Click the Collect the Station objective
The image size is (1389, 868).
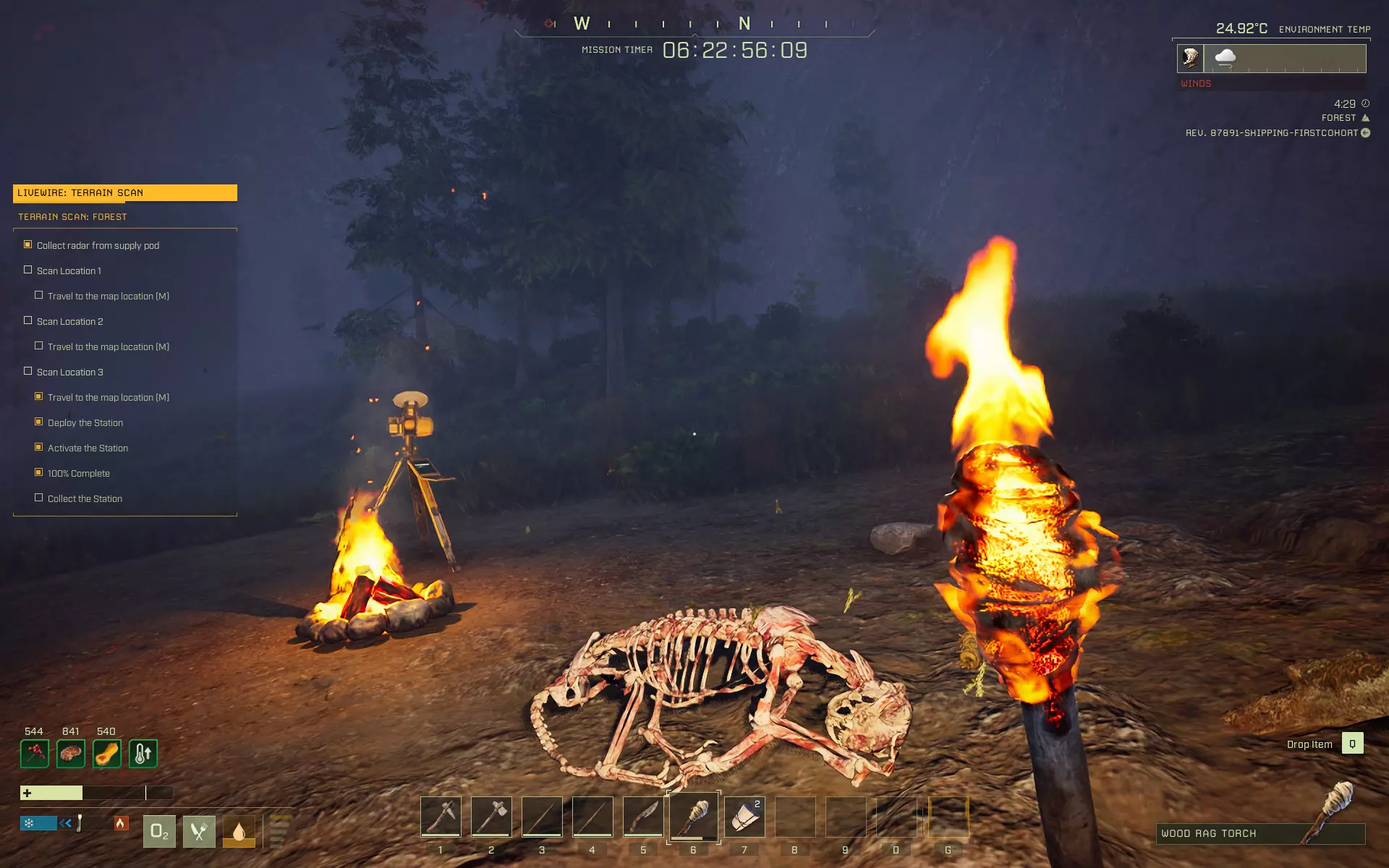click(85, 498)
